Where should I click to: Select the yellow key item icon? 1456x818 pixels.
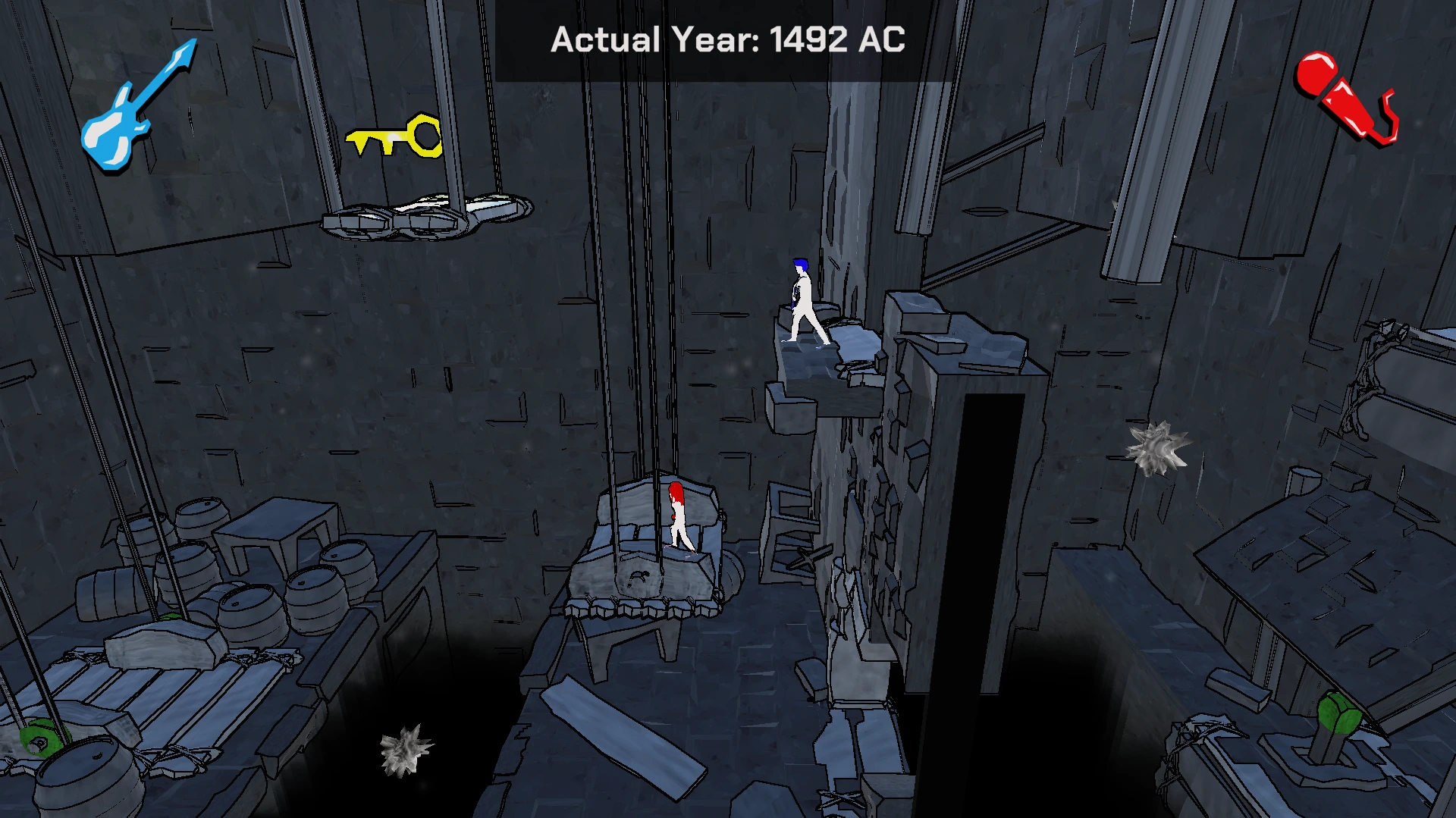(x=395, y=136)
